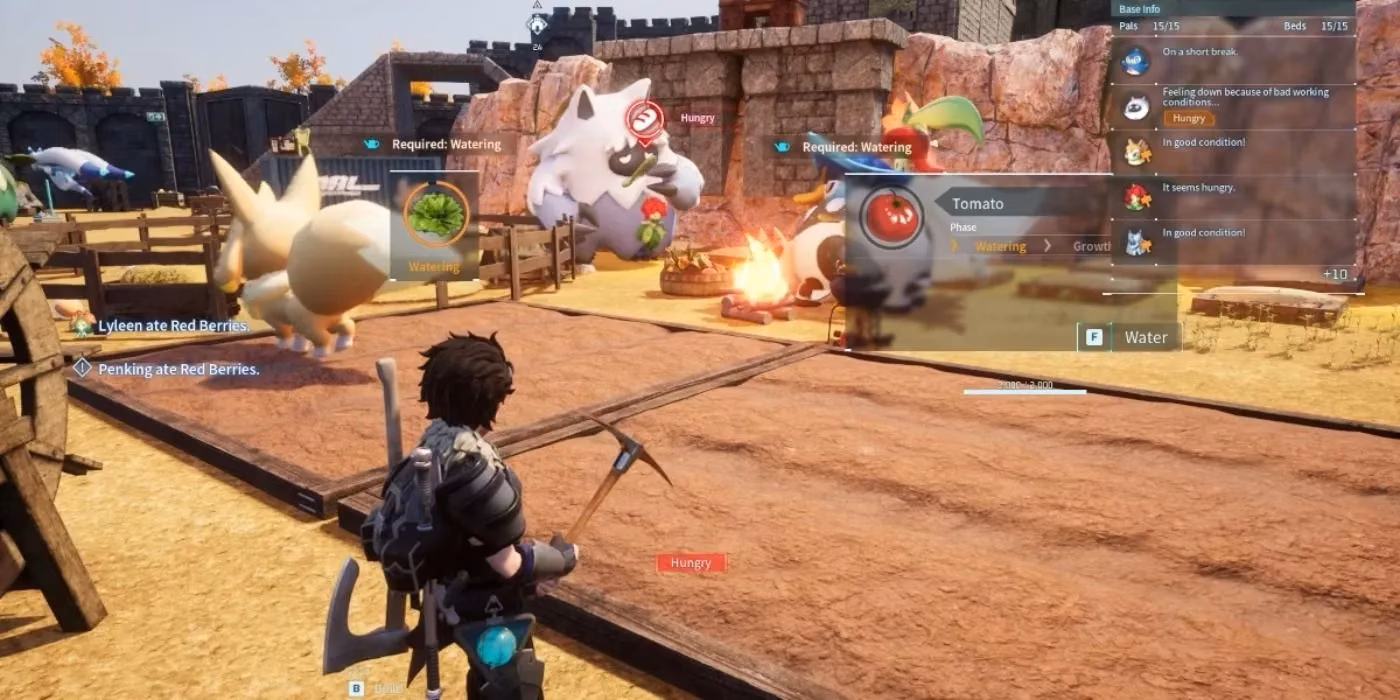Select the Pal feeling down about working conditions
The height and width of the screenshot is (700, 1400).
tap(1136, 106)
